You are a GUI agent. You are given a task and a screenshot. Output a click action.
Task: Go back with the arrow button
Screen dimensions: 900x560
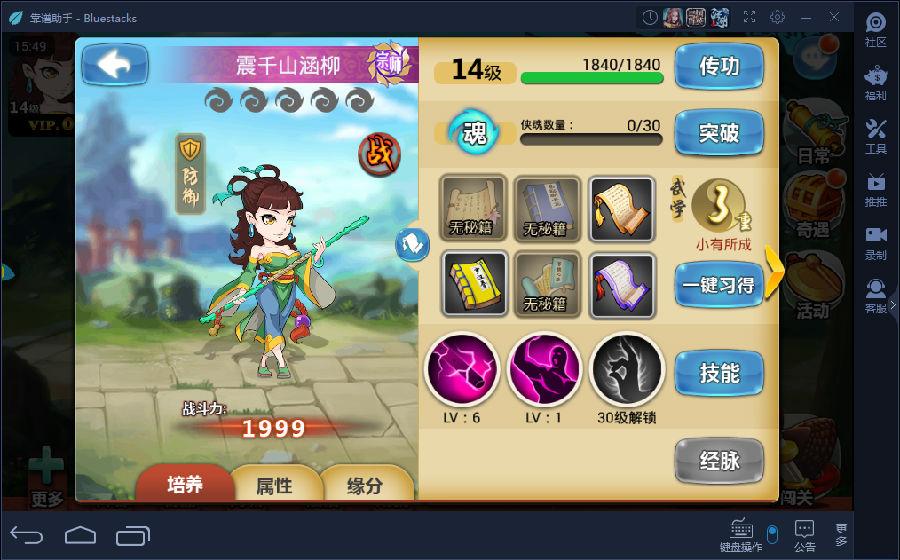115,65
